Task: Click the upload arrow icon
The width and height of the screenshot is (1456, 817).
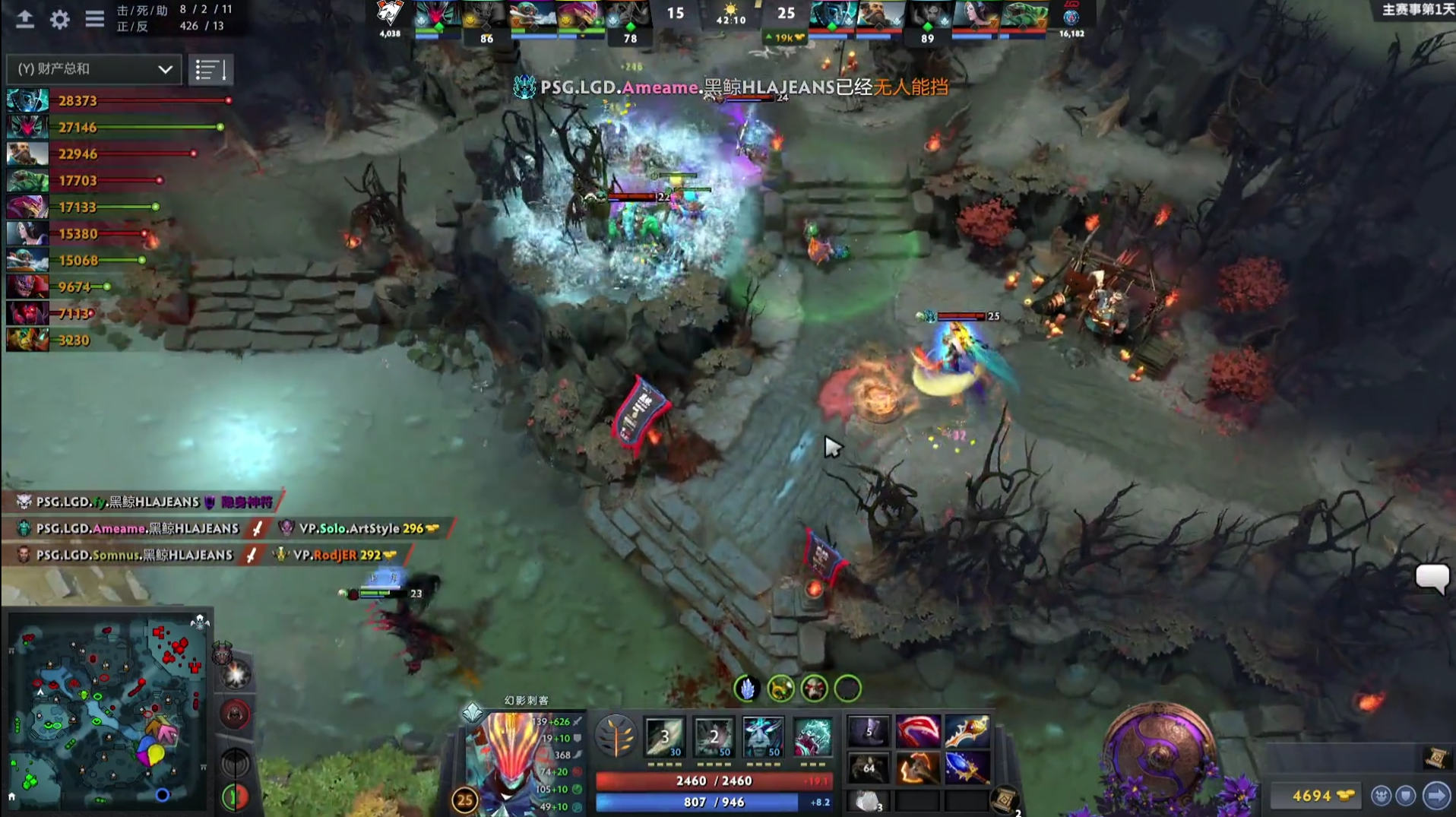Action: 25,19
